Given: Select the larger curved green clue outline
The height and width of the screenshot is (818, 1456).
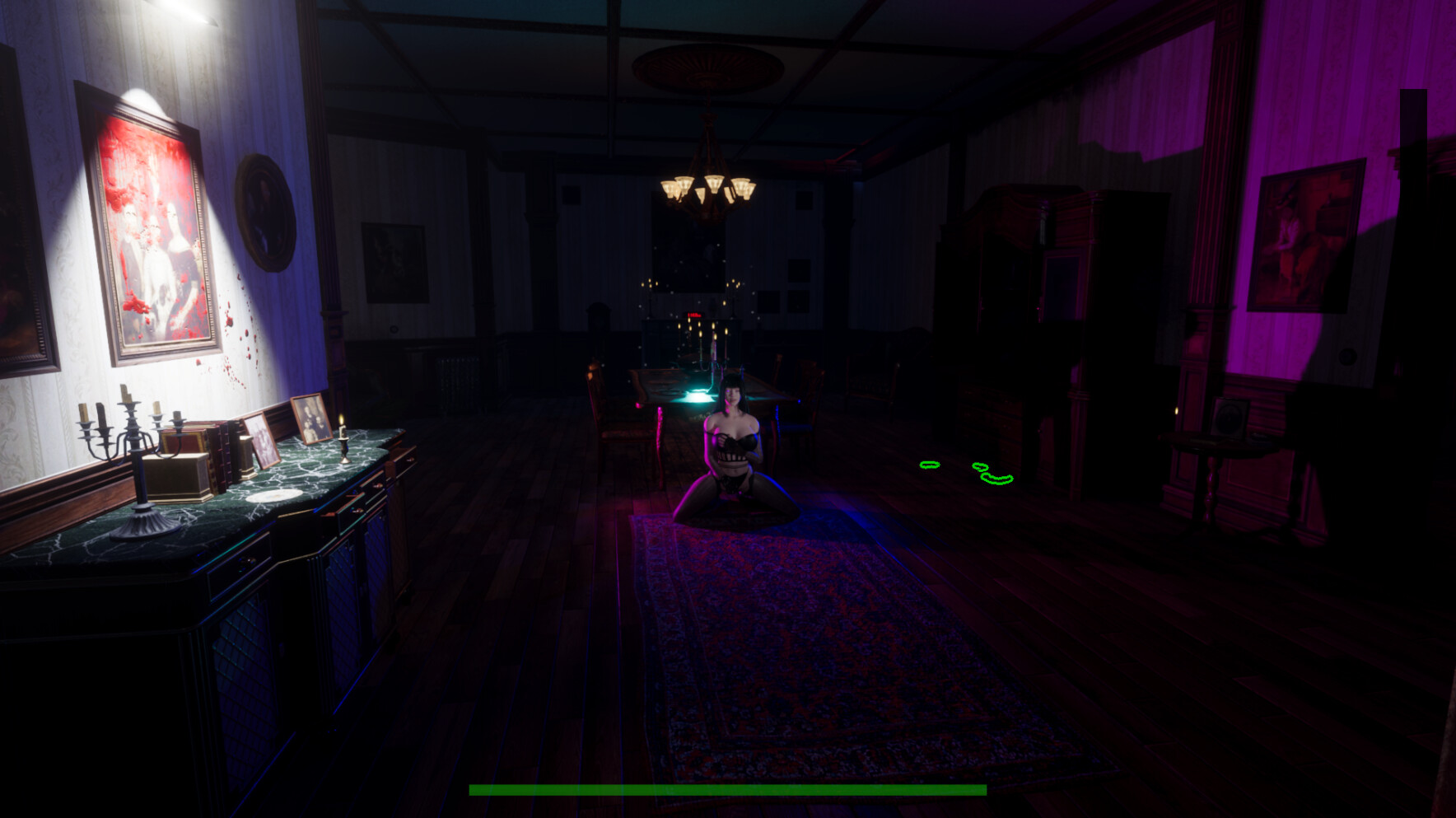Looking at the screenshot, I should [x=996, y=478].
